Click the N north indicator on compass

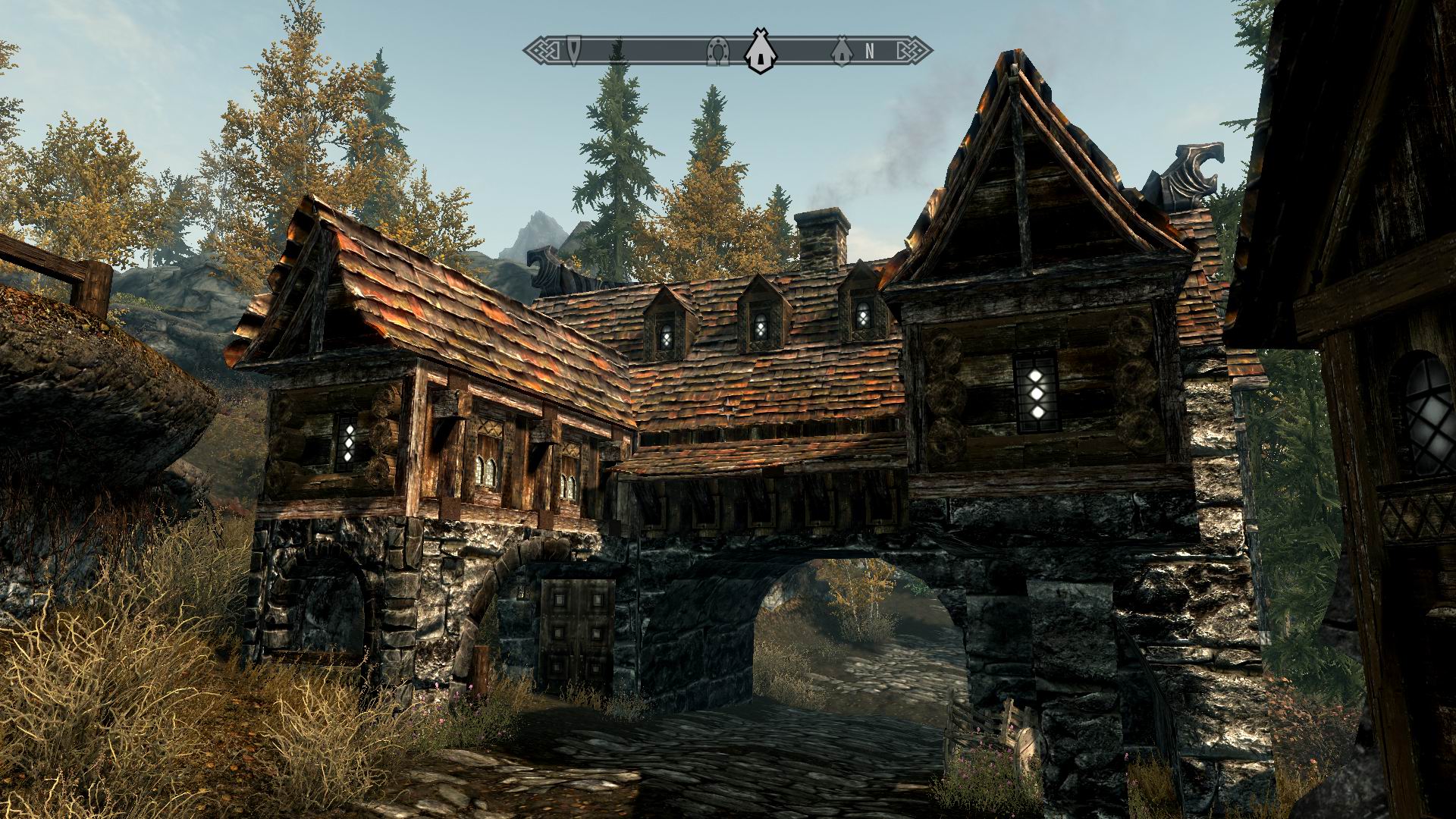click(870, 51)
